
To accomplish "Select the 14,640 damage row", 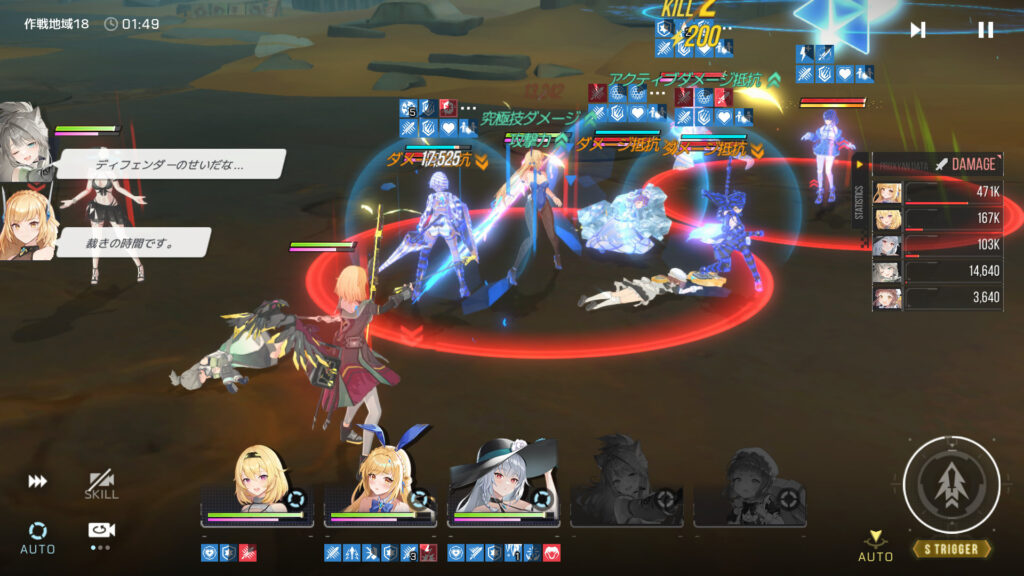I will [x=938, y=271].
